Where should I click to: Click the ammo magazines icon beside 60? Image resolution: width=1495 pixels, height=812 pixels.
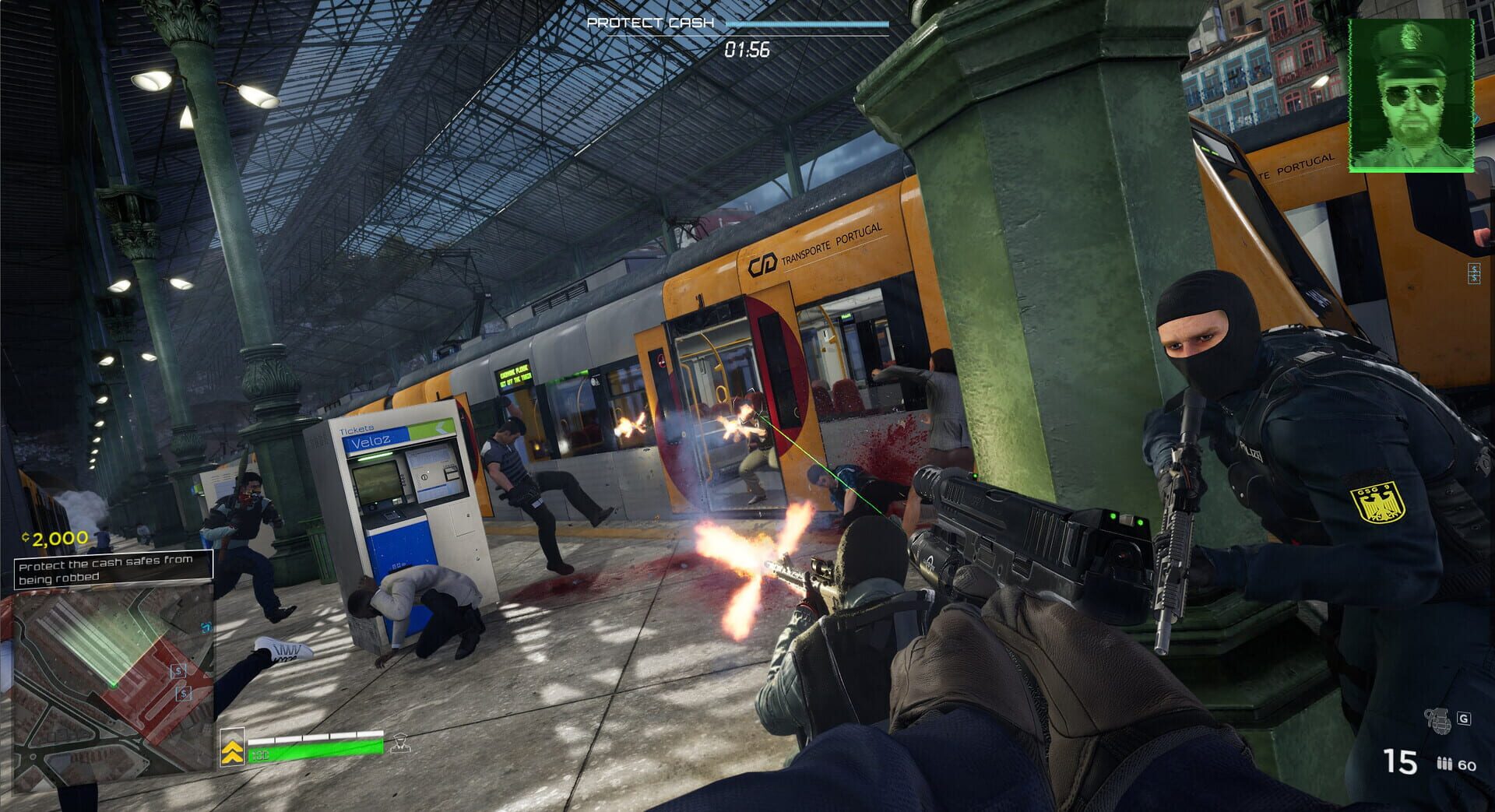point(1445,763)
